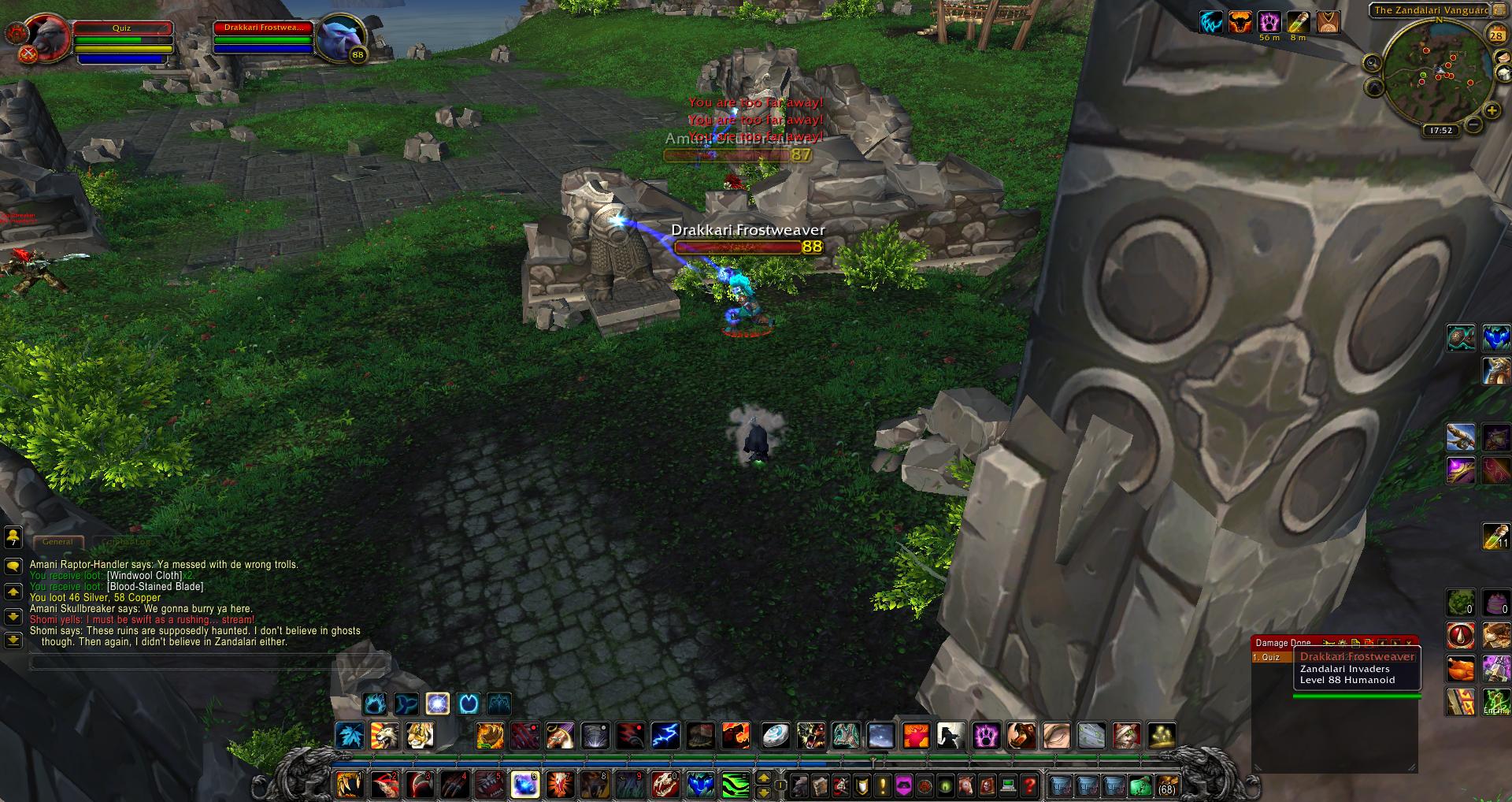Select the Drakkari Frostweaver target portrait

click(340, 37)
